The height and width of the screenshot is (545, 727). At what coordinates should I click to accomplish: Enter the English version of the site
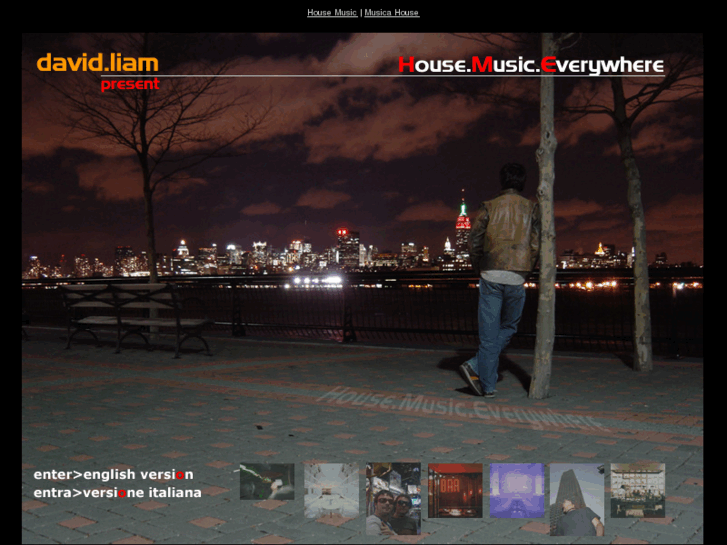click(113, 474)
